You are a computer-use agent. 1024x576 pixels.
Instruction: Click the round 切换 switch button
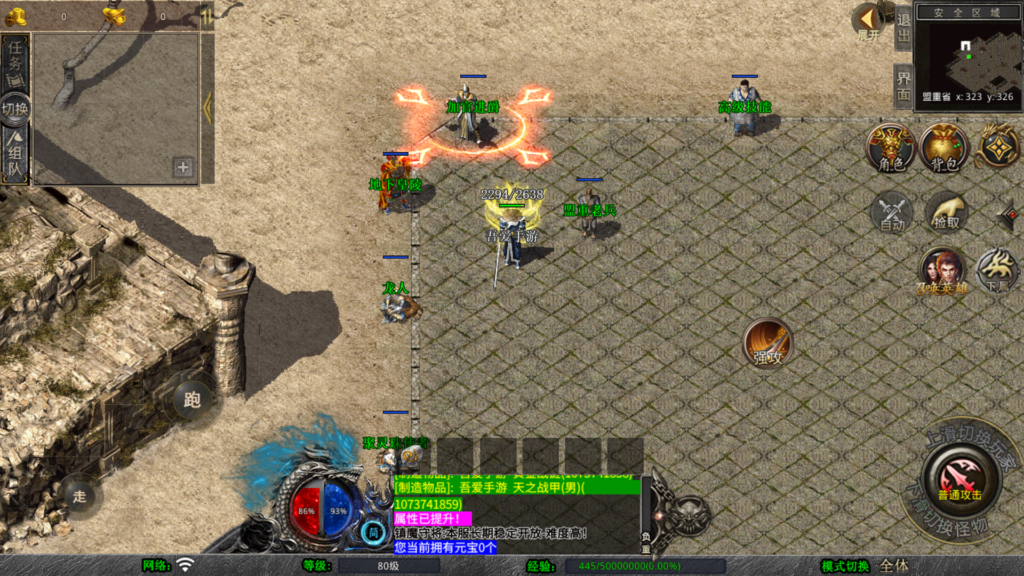(15, 108)
